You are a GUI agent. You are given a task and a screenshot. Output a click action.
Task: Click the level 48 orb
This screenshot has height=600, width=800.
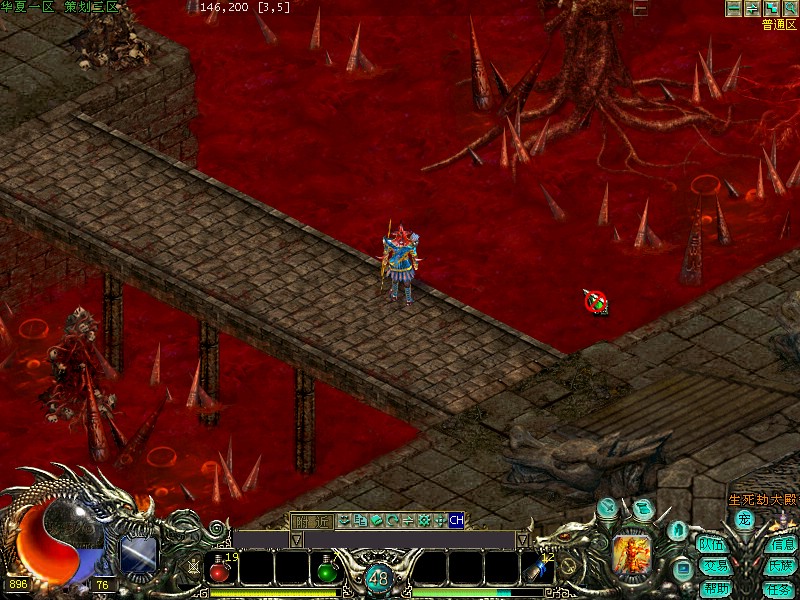click(378, 577)
